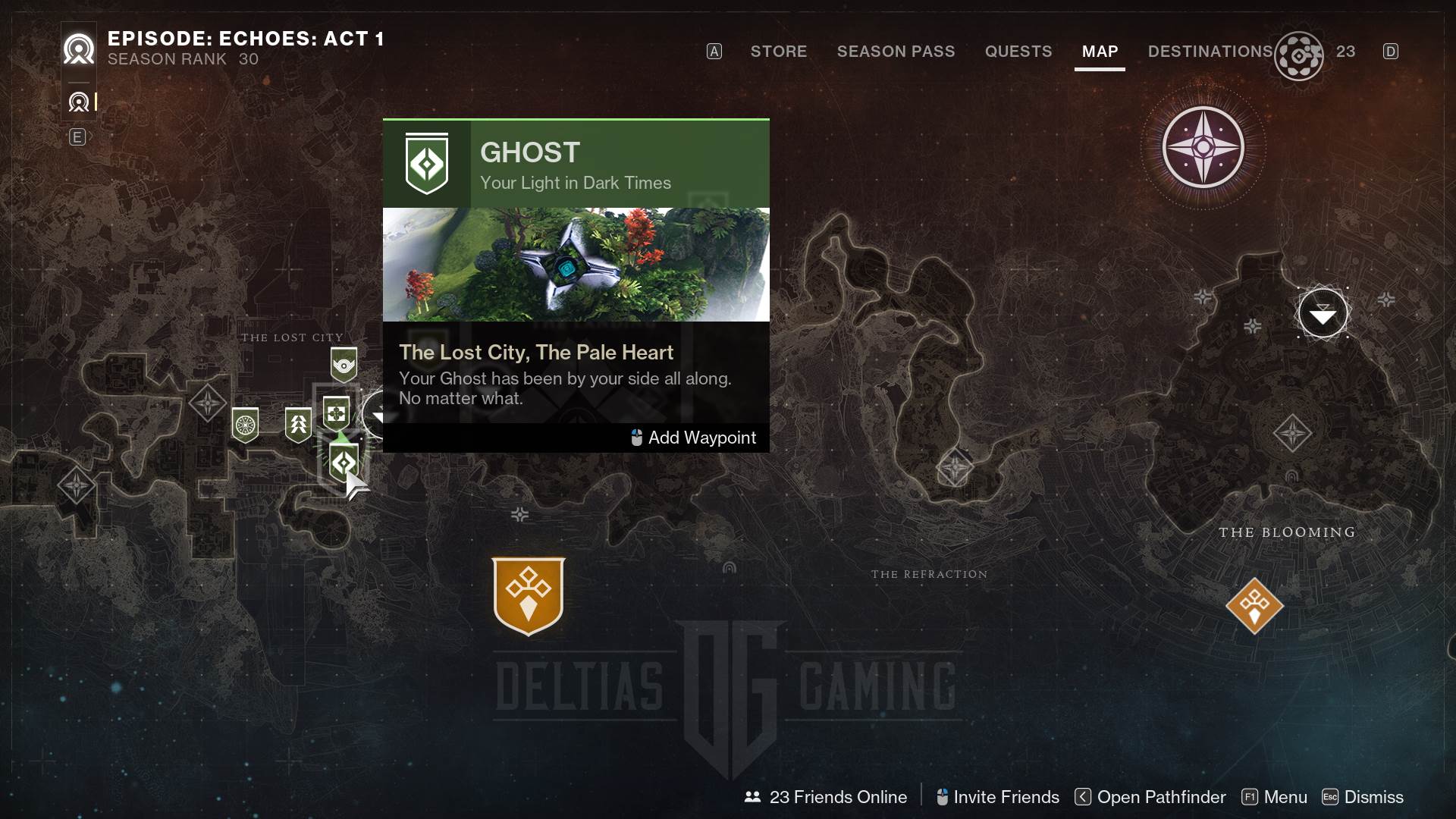Add a waypoint from the Ghost tooltip
The height and width of the screenshot is (819, 1456).
(694, 438)
